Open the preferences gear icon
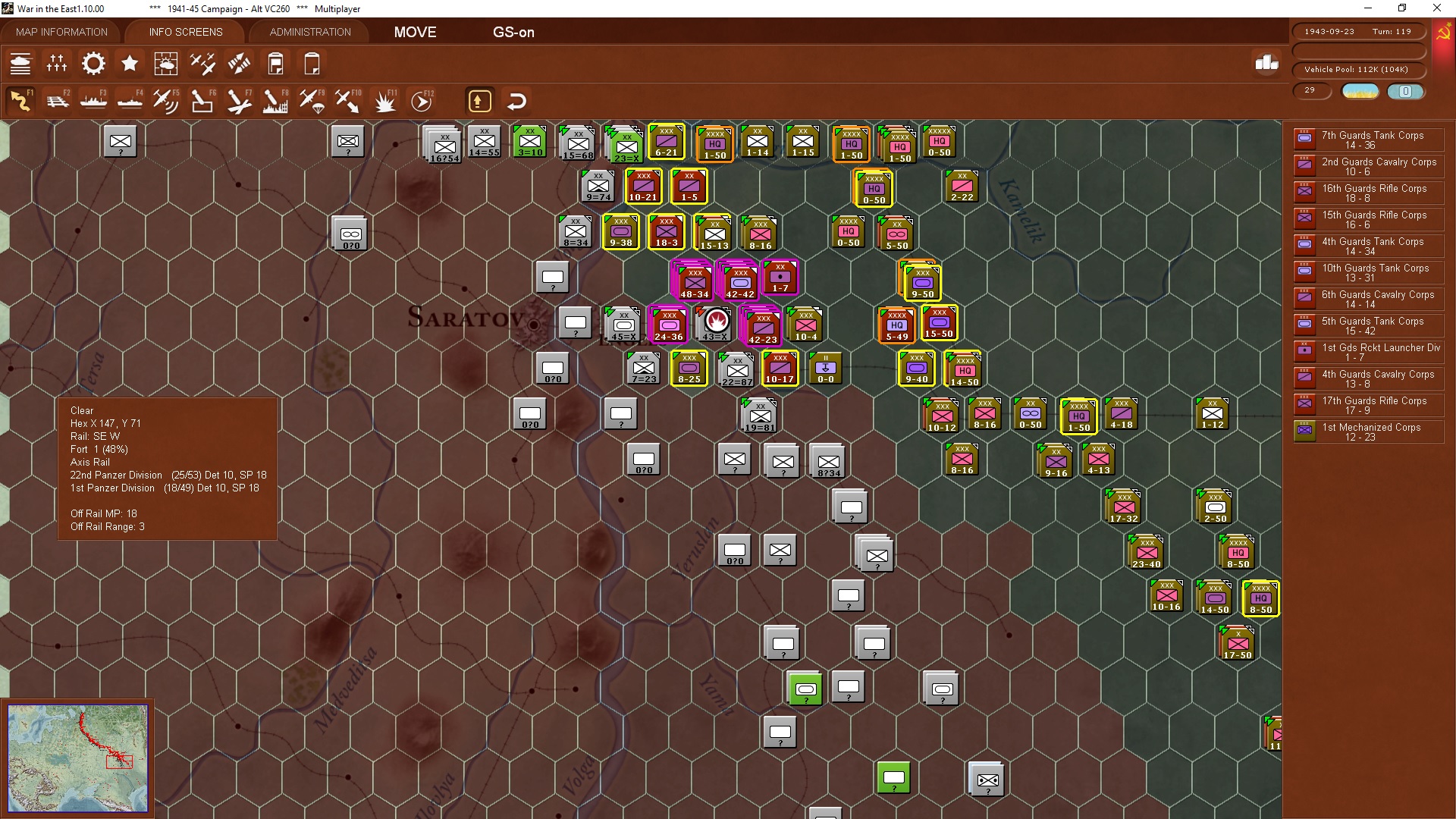Viewport: 1456px width, 819px height. (x=93, y=64)
